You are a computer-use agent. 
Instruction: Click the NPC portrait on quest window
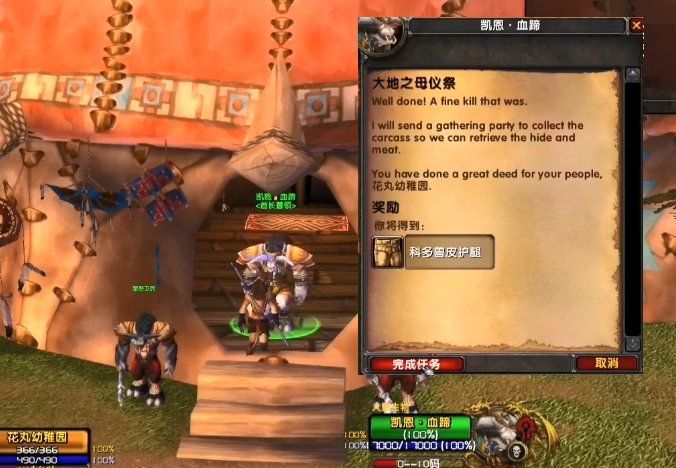pyautogui.click(x=381, y=36)
